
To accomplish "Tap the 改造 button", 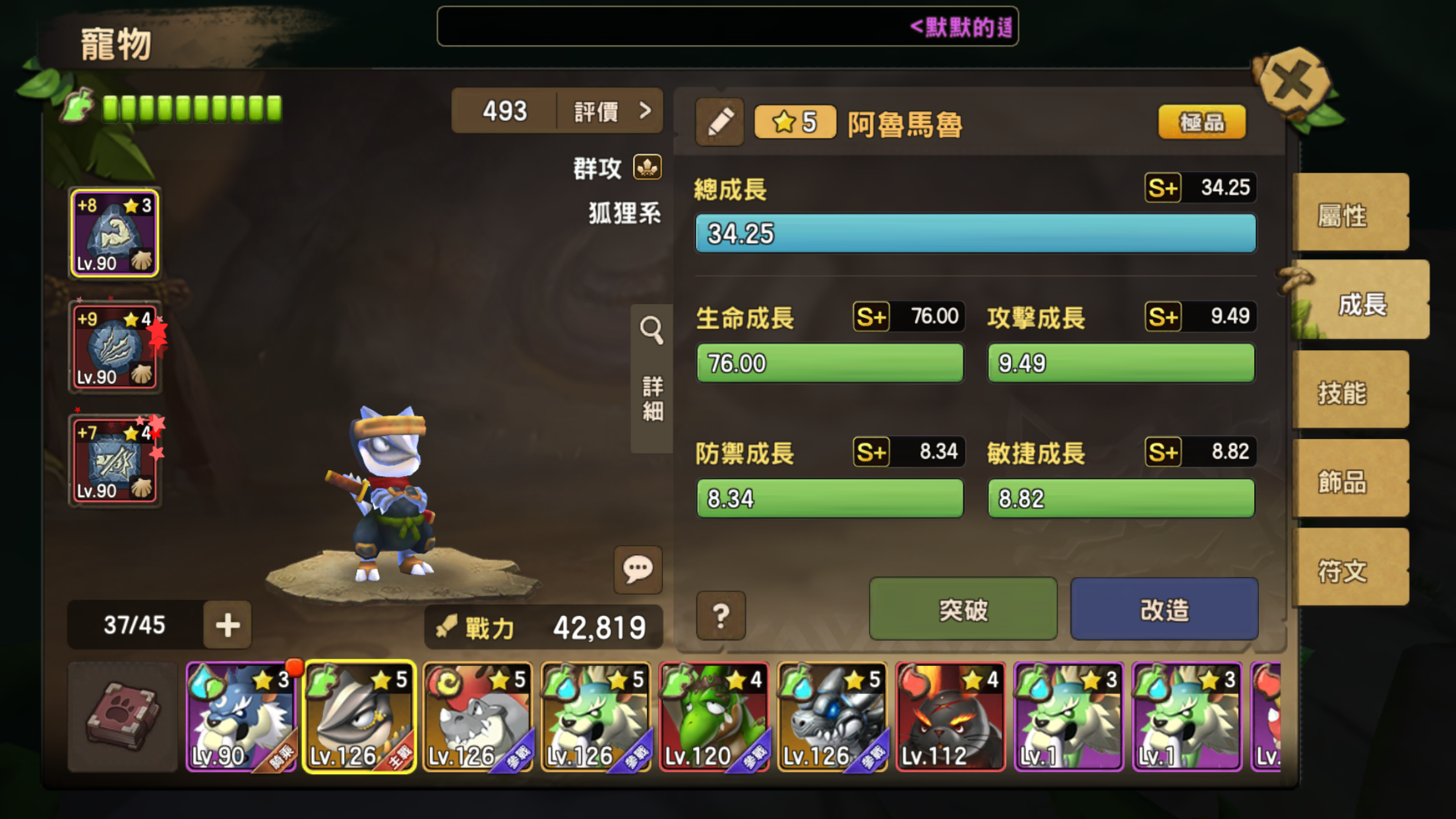I will click(1164, 609).
